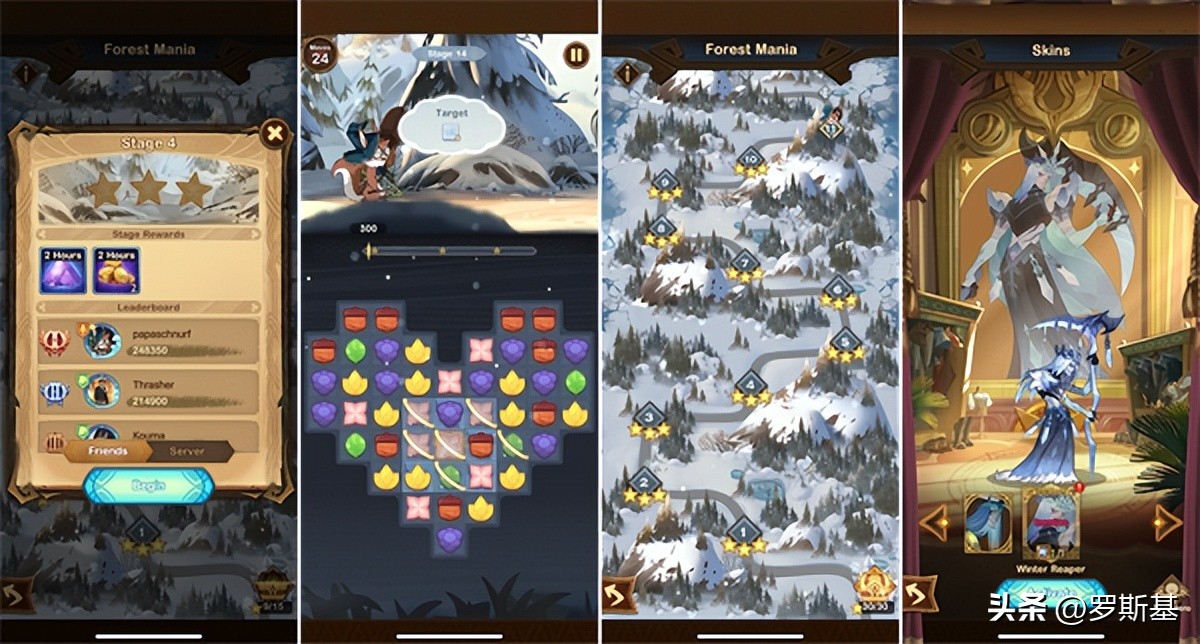The height and width of the screenshot is (644, 1200).
Task: Open stage 10 on the map
Action: pos(750,158)
